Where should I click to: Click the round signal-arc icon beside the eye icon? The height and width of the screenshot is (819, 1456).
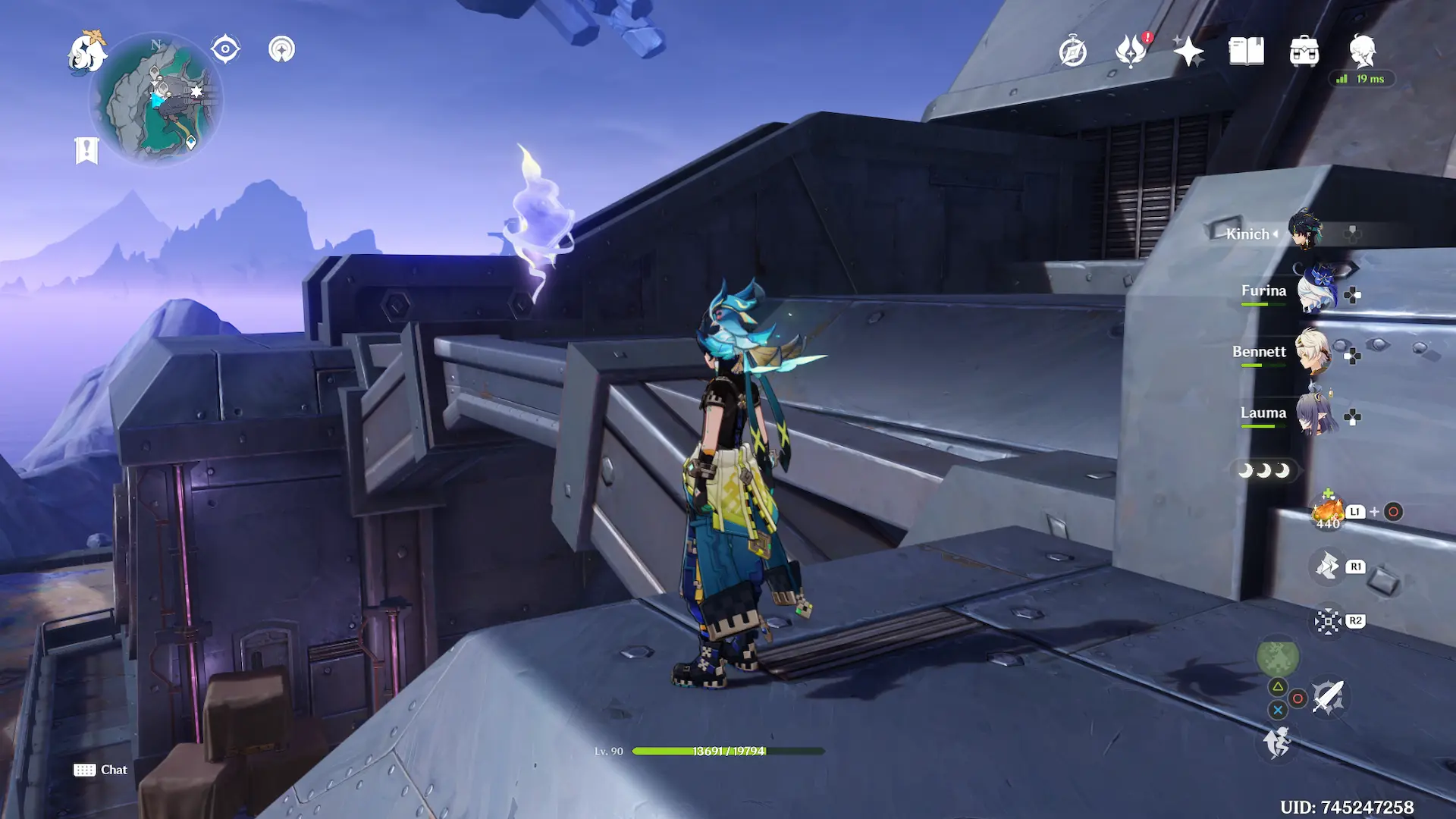coord(281,49)
